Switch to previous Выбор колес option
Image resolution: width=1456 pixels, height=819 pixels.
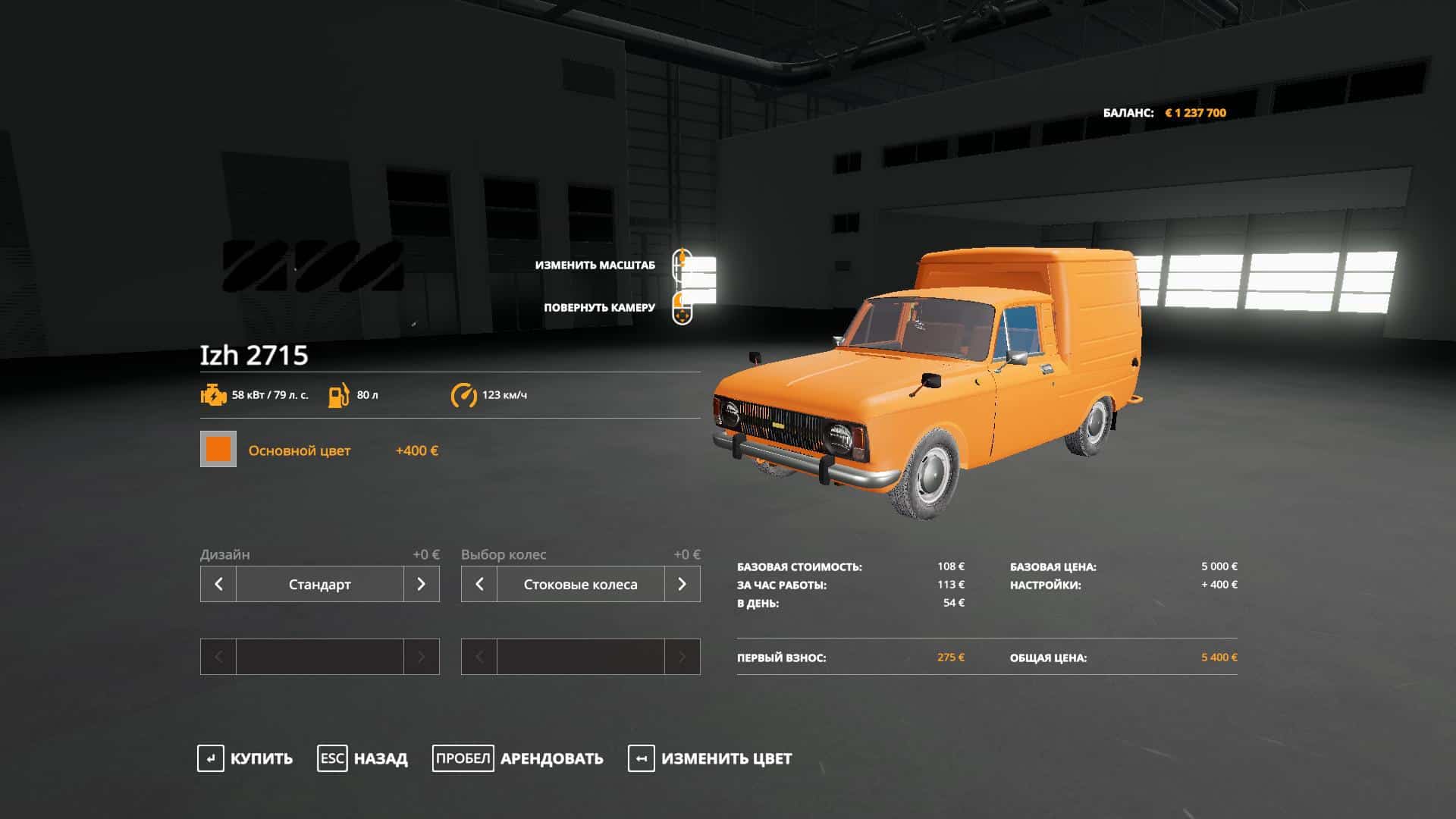pos(479,584)
